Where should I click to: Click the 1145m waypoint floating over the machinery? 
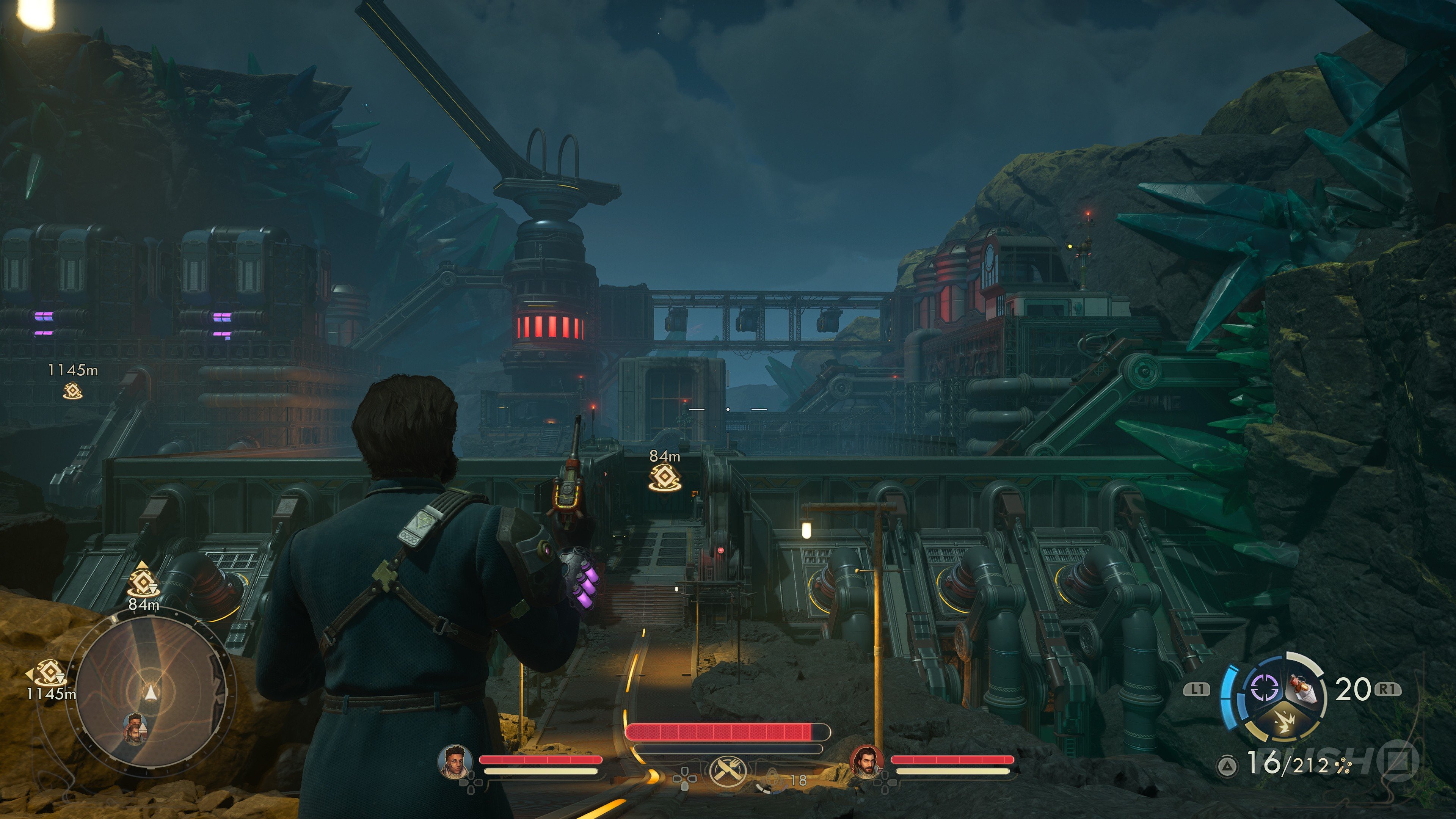72,390
